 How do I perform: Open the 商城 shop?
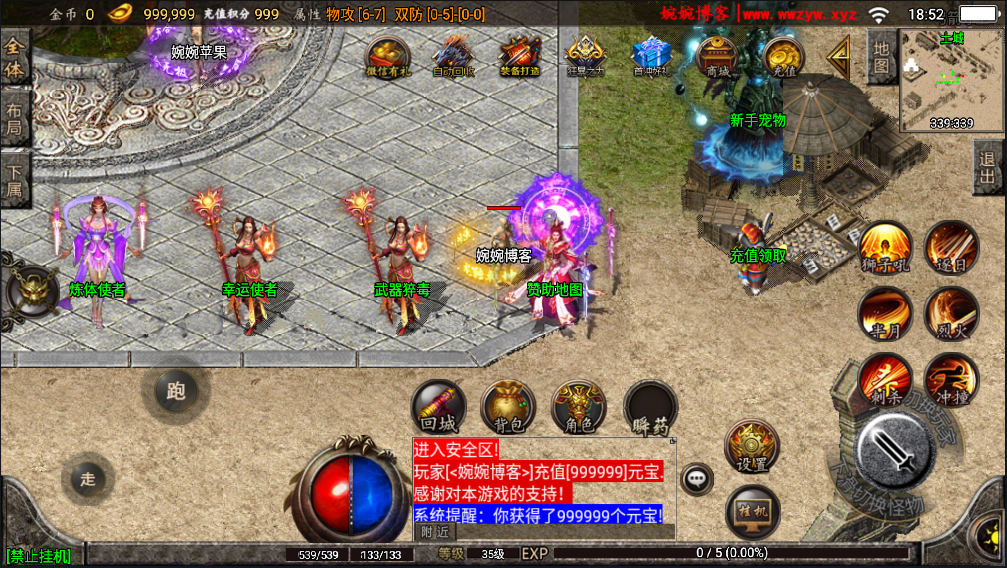pyautogui.click(x=717, y=55)
